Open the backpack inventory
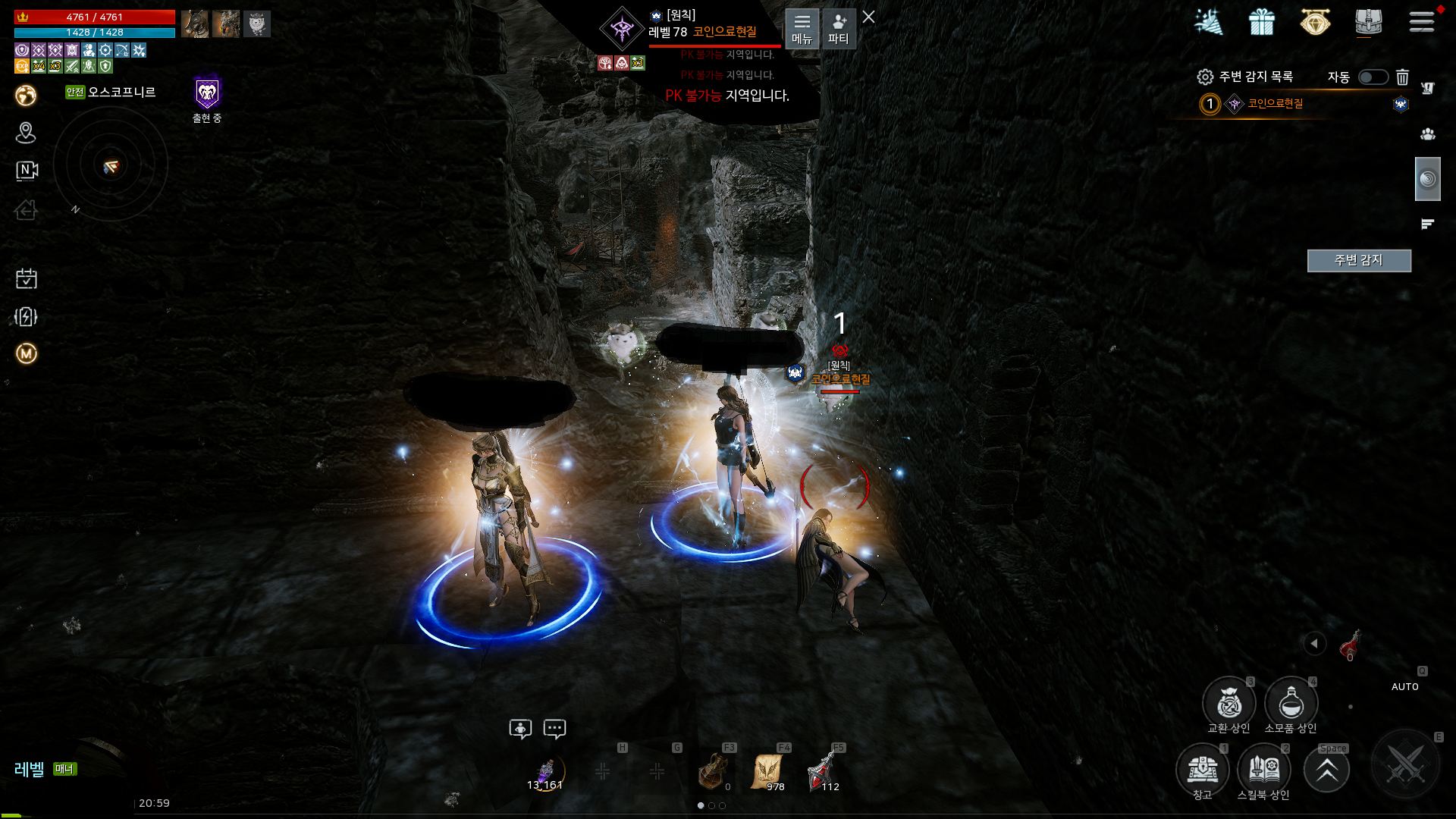The image size is (1456, 819). coord(1368,22)
